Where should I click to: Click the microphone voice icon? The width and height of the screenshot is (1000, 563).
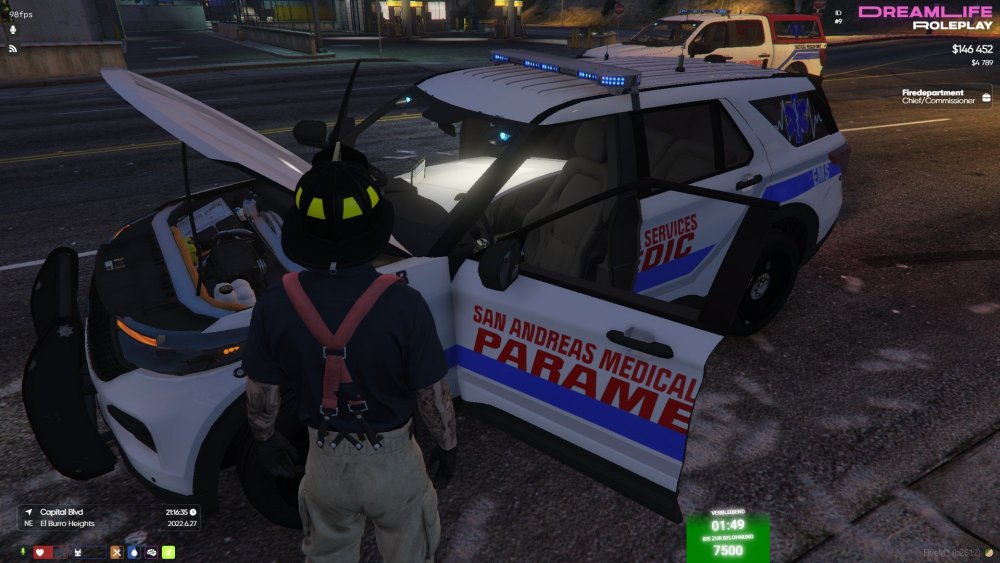14,28
